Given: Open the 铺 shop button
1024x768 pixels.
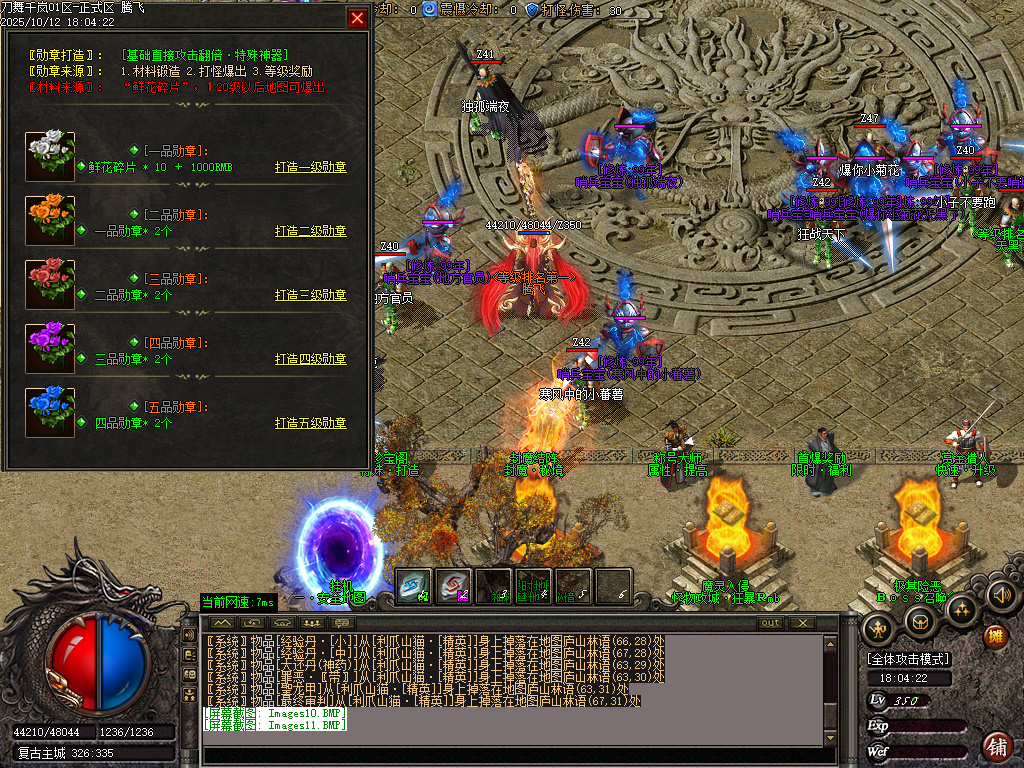Looking at the screenshot, I should 996,745.
